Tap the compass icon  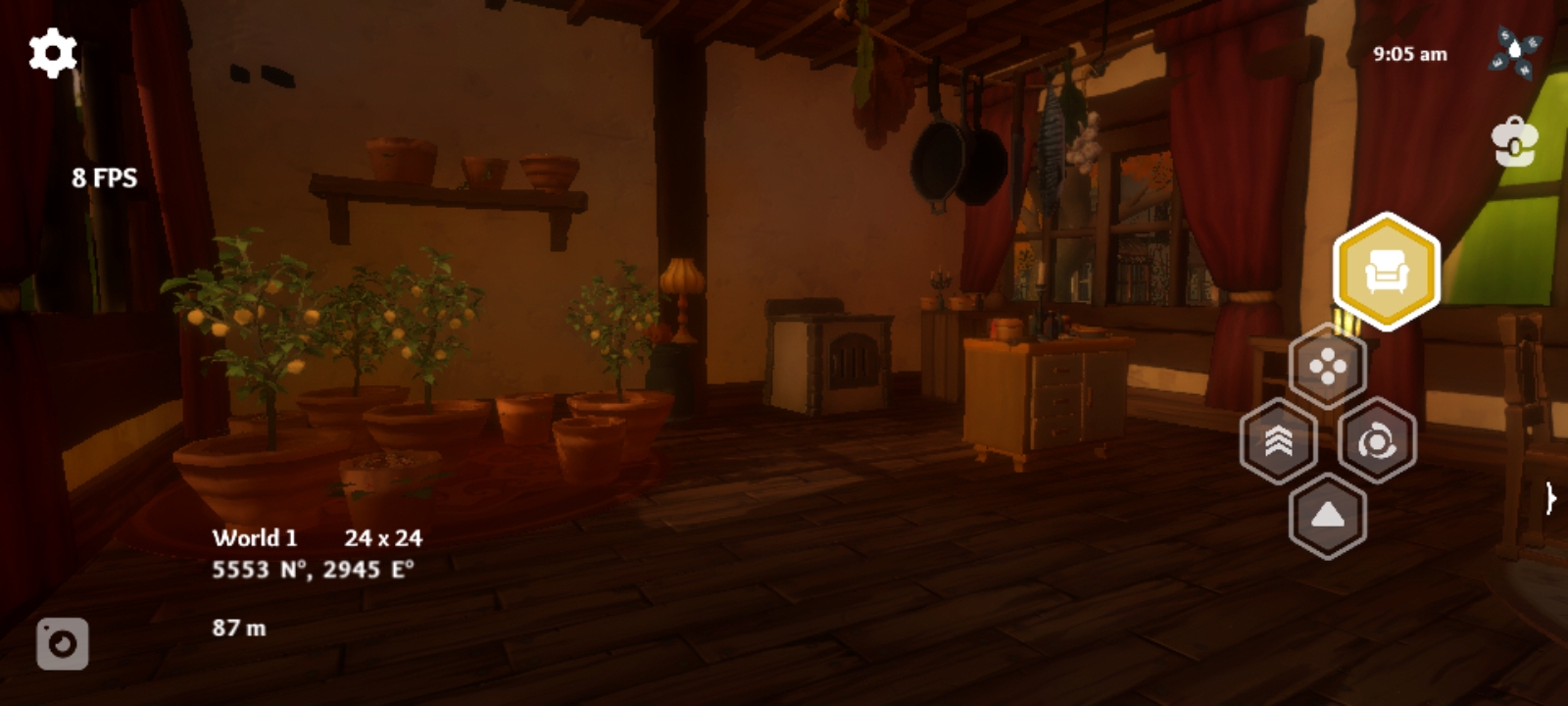[1514, 52]
